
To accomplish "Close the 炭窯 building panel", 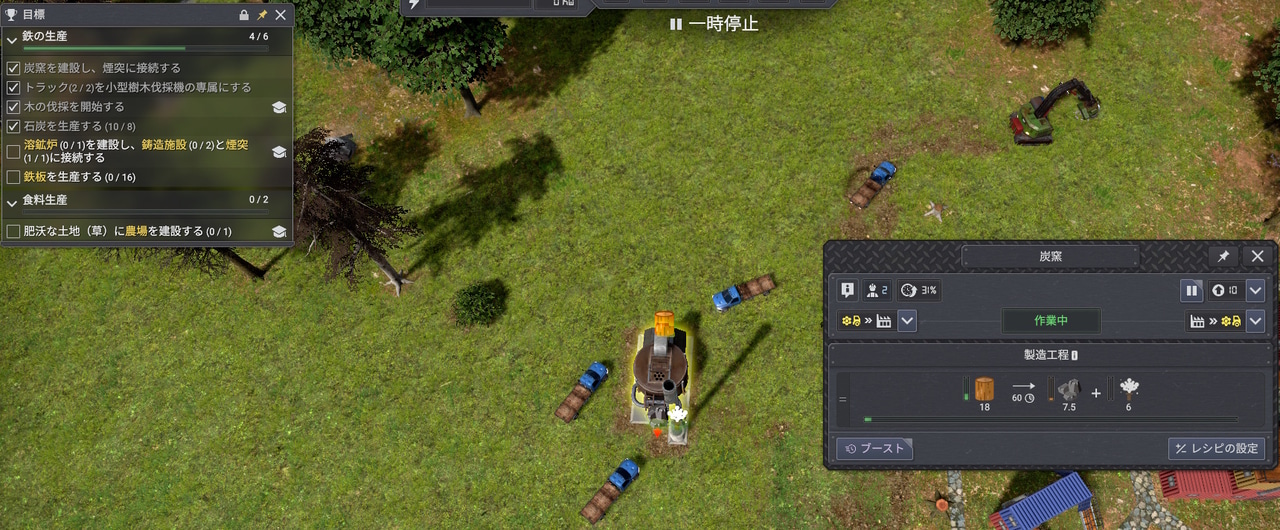I will (1258, 257).
